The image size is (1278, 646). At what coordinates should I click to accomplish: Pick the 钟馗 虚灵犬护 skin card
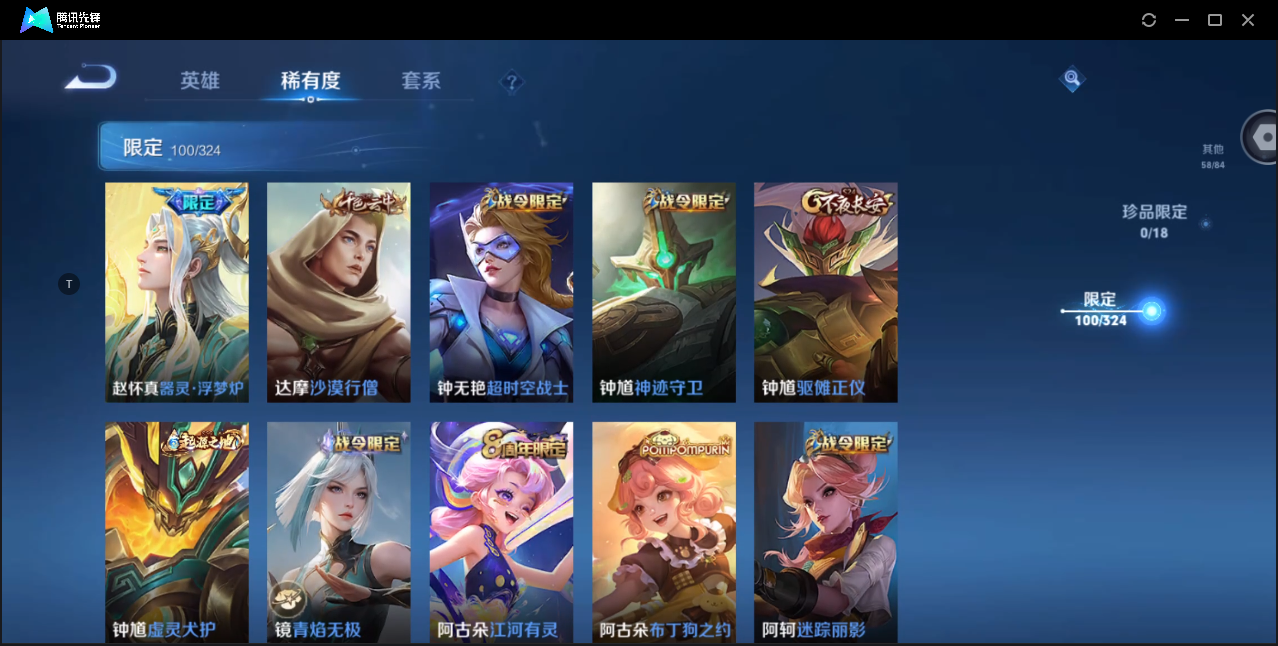(x=177, y=532)
